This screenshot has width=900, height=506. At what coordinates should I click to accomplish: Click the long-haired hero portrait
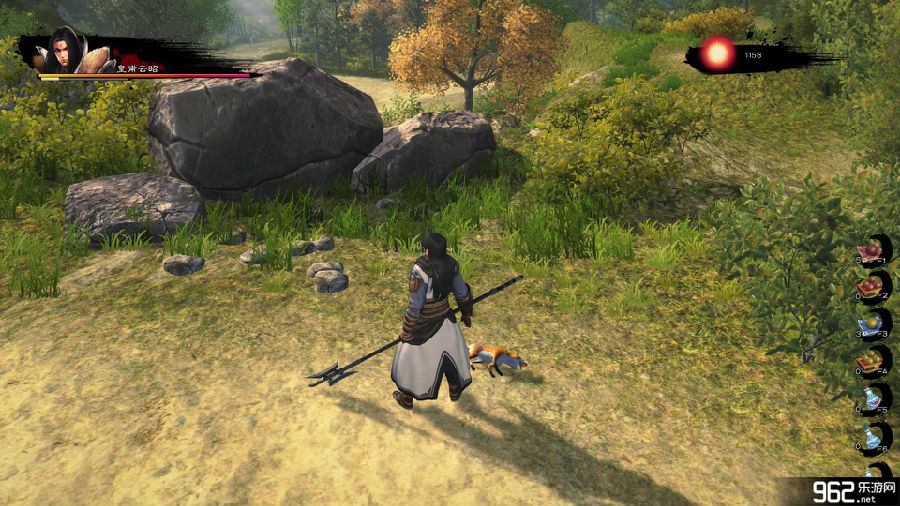[63, 50]
